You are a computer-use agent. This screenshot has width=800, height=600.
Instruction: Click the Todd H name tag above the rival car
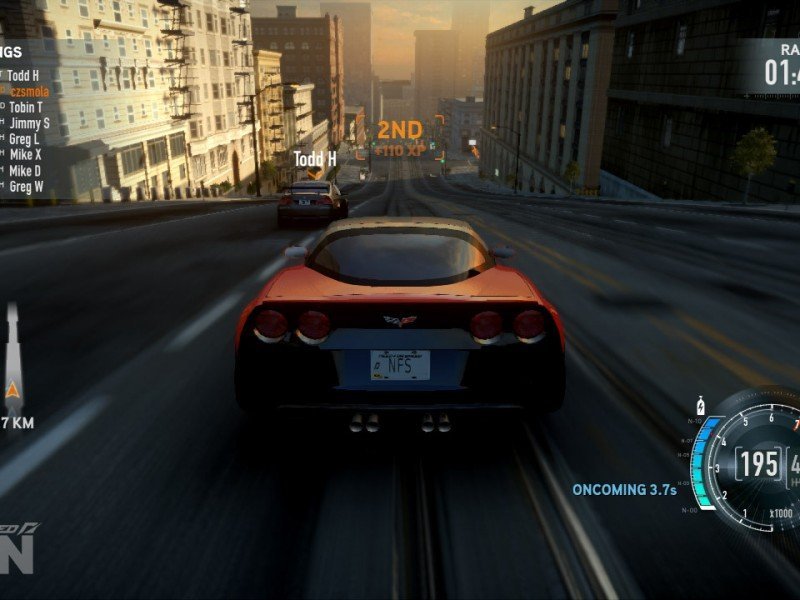point(314,159)
